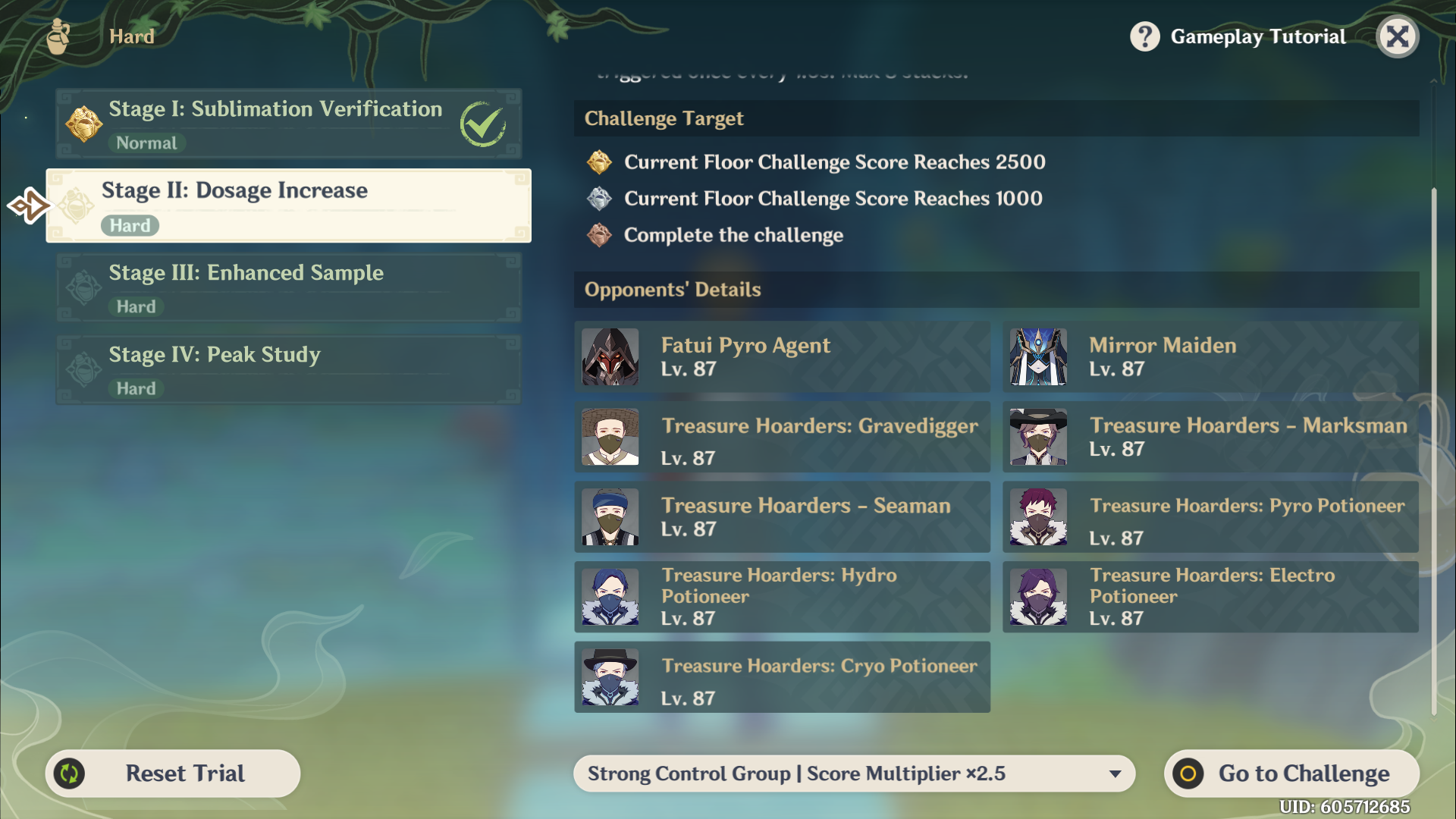Screen dimensions: 1456x819
Task: Click the circular arrows icon on Reset Trial
Action: 70,773
